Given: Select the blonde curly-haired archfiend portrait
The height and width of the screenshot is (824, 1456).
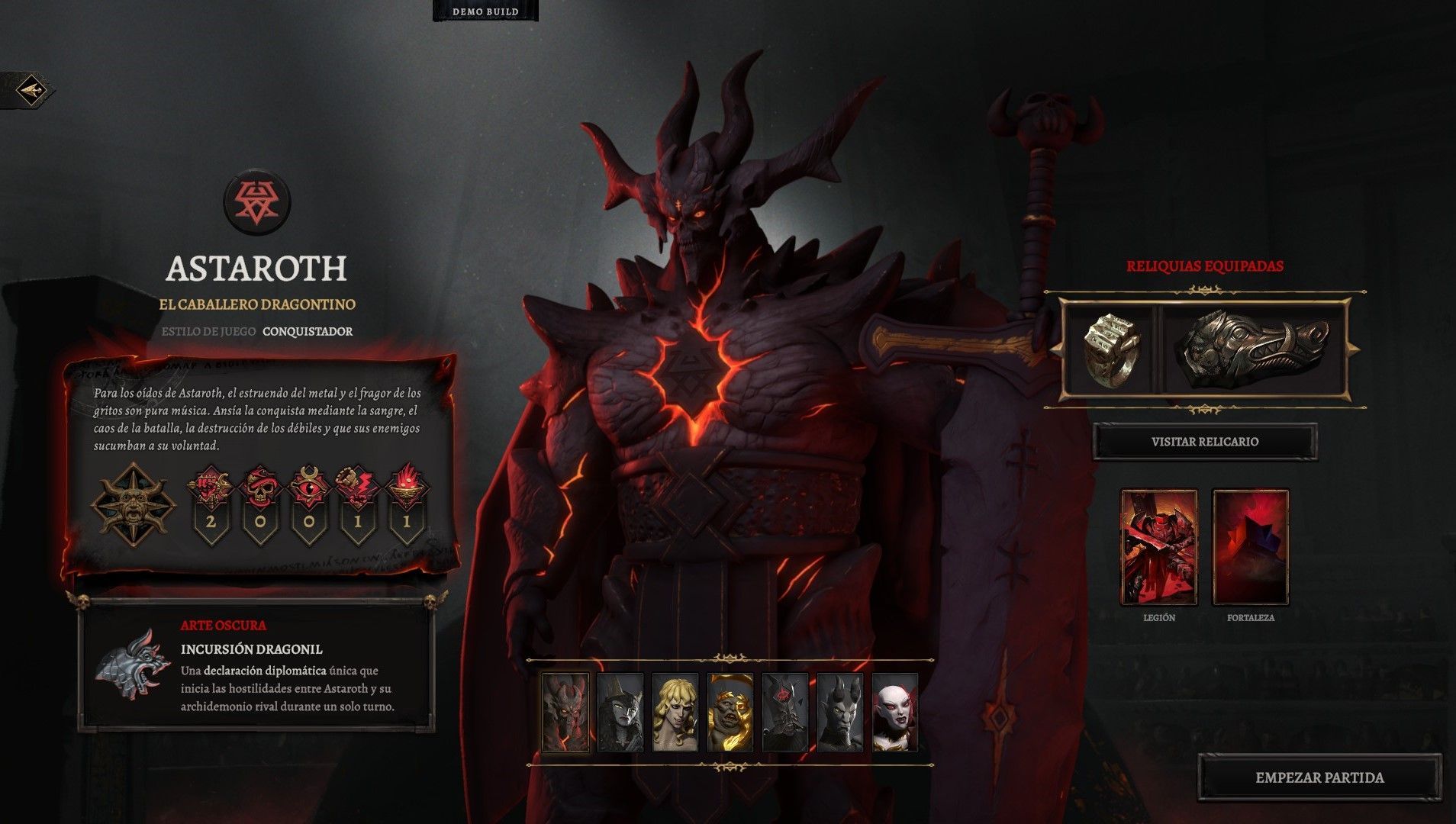Looking at the screenshot, I should 675,713.
